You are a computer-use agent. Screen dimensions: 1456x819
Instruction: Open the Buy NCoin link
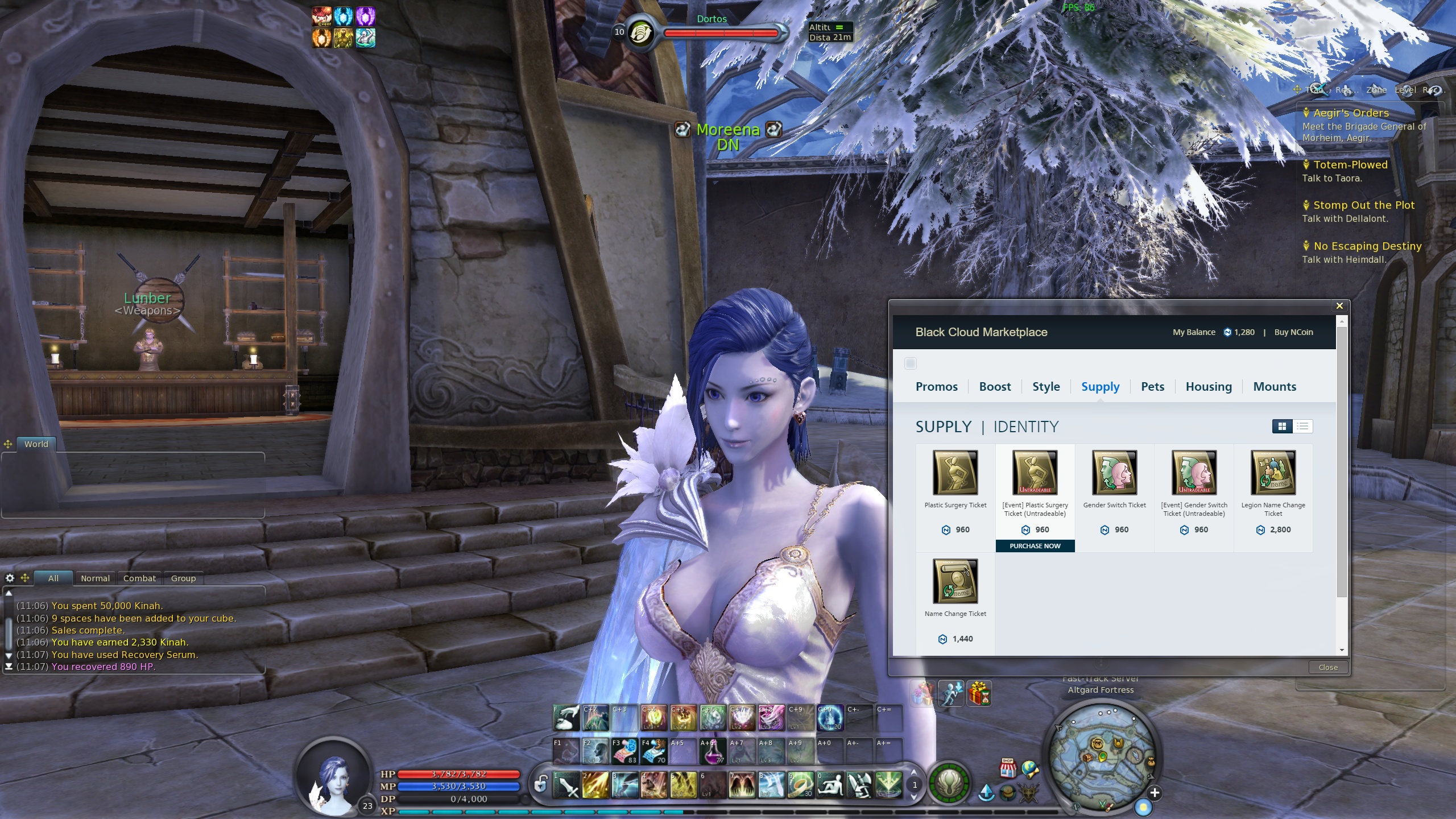[1293, 332]
